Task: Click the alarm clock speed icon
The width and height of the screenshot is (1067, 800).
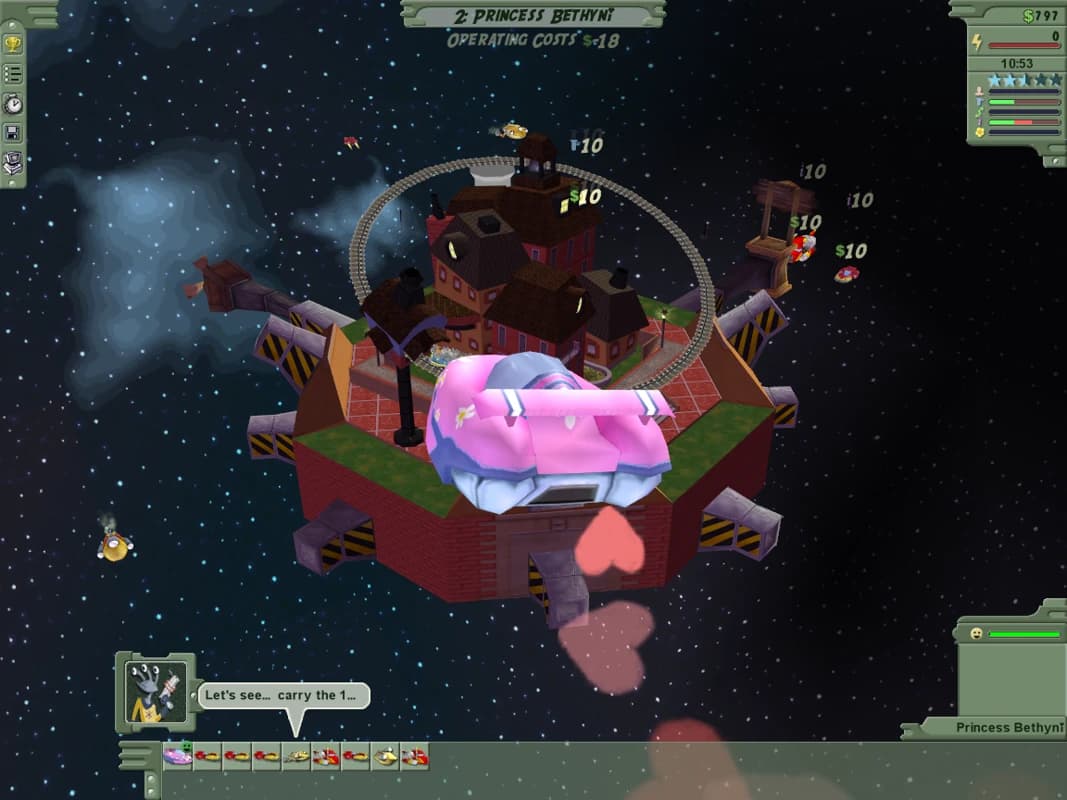Action: [13, 103]
